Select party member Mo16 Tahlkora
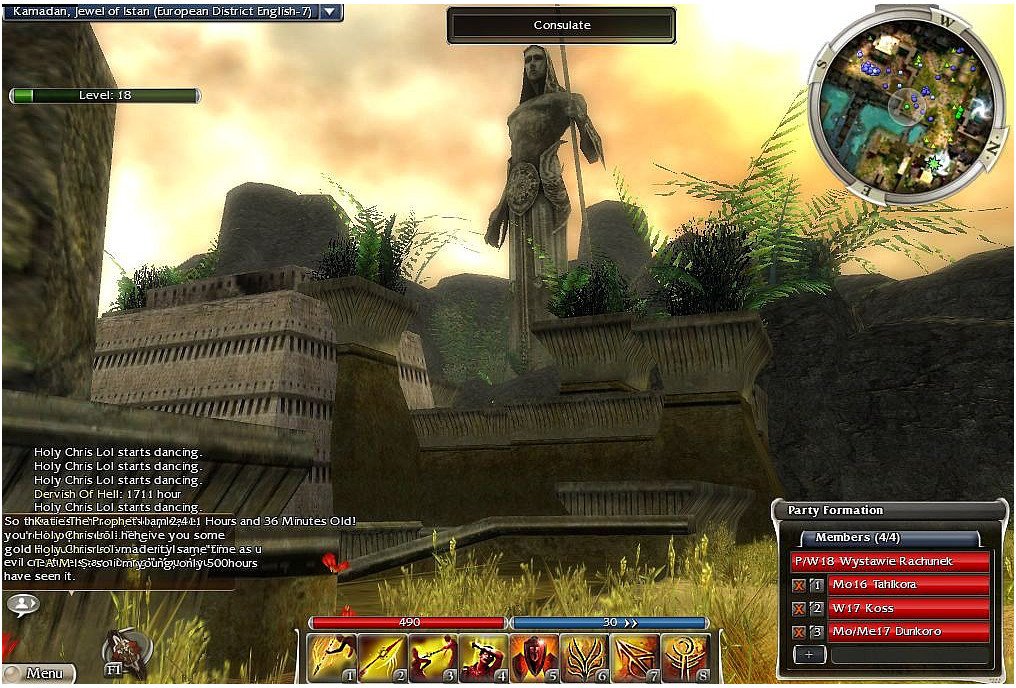Screen dimensions: 1016x688 pos(908,584)
